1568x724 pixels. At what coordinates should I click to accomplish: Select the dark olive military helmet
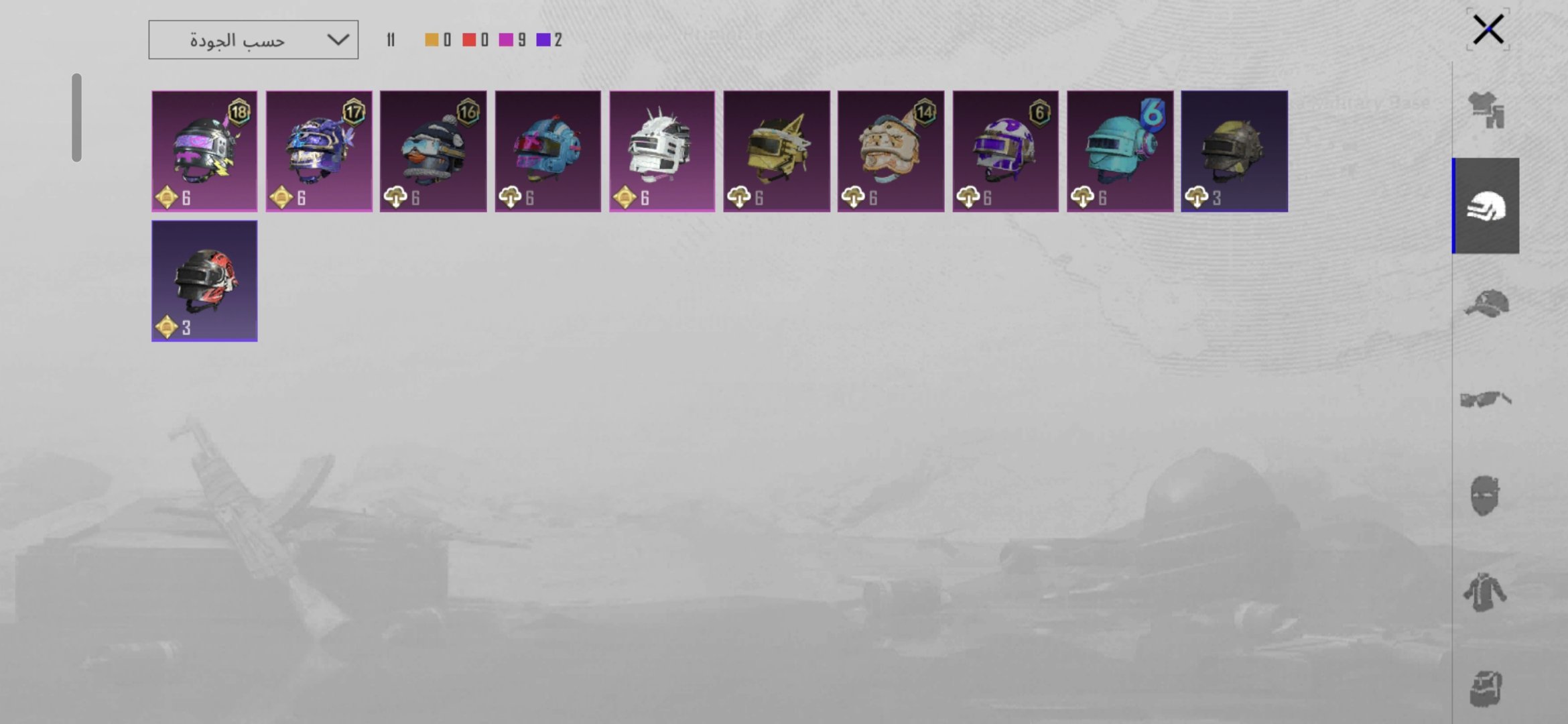click(1234, 151)
